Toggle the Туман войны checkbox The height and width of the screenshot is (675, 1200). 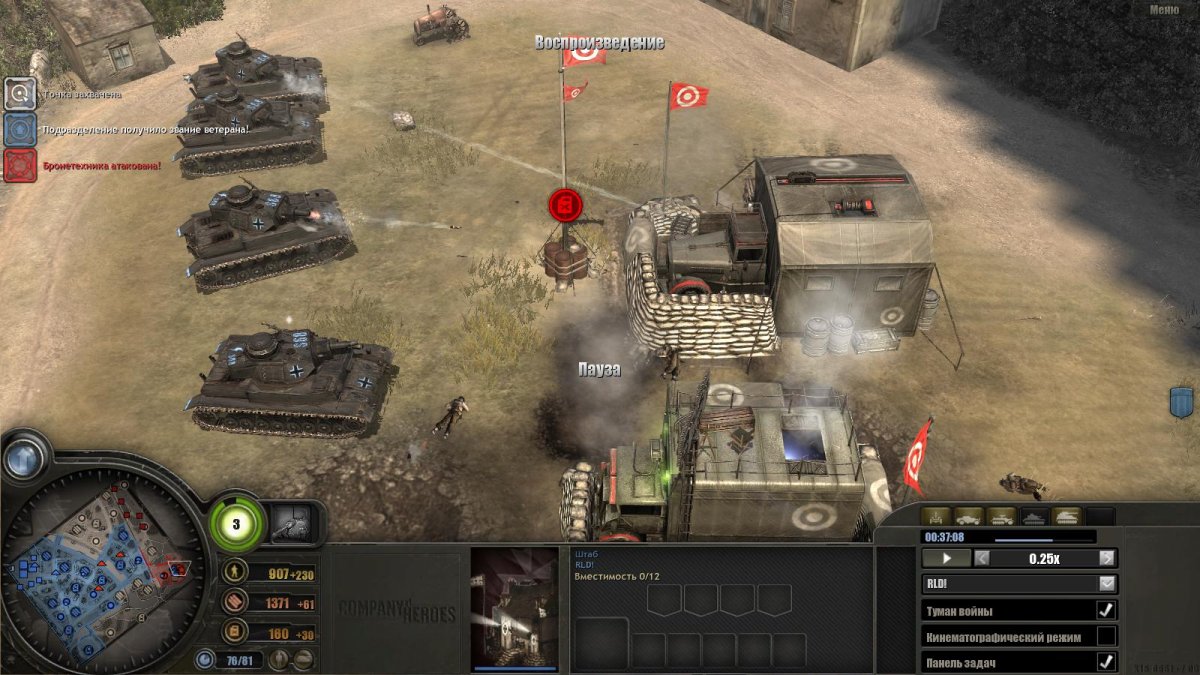(1106, 610)
